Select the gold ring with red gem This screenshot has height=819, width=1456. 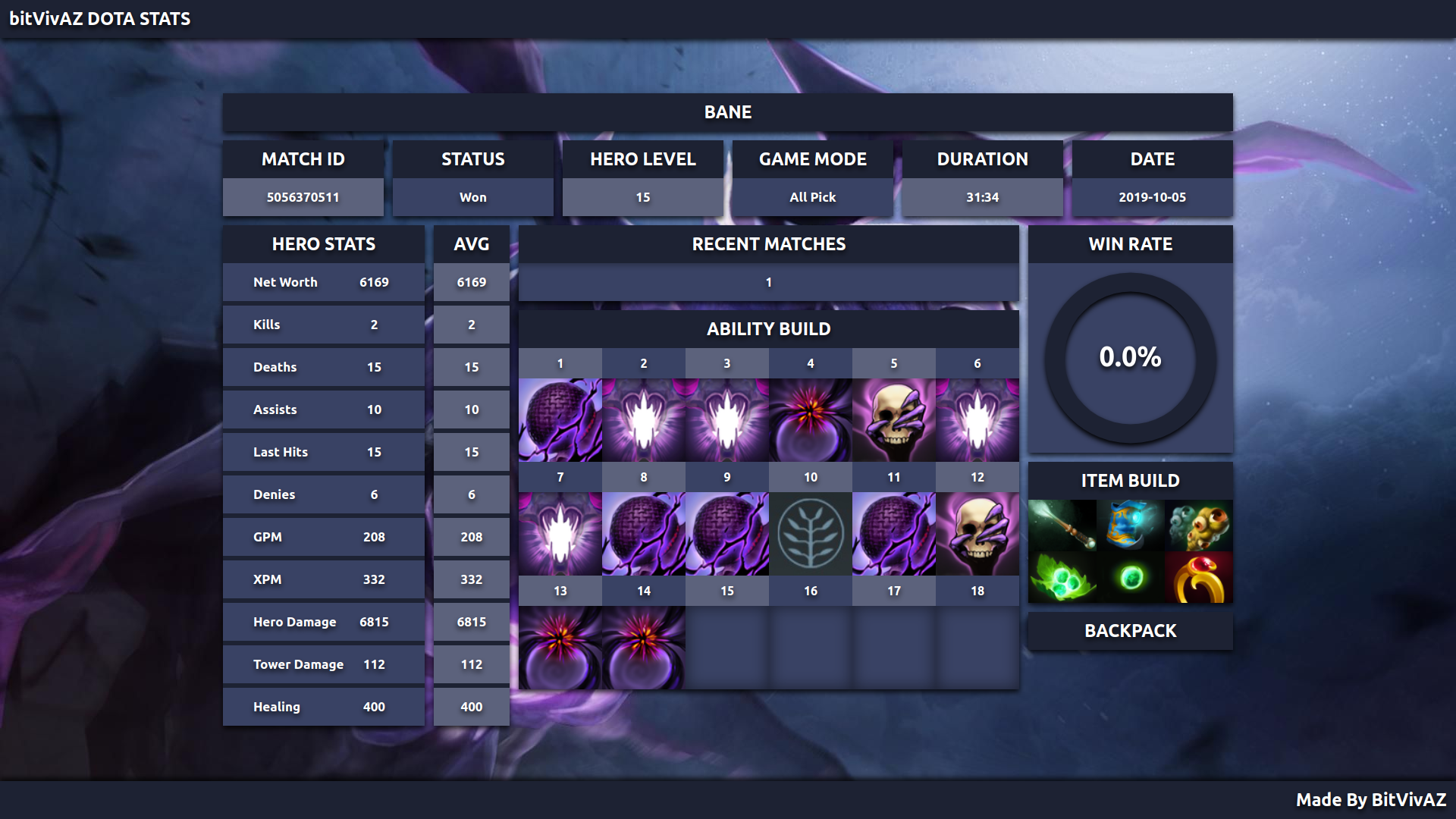(x=1198, y=578)
